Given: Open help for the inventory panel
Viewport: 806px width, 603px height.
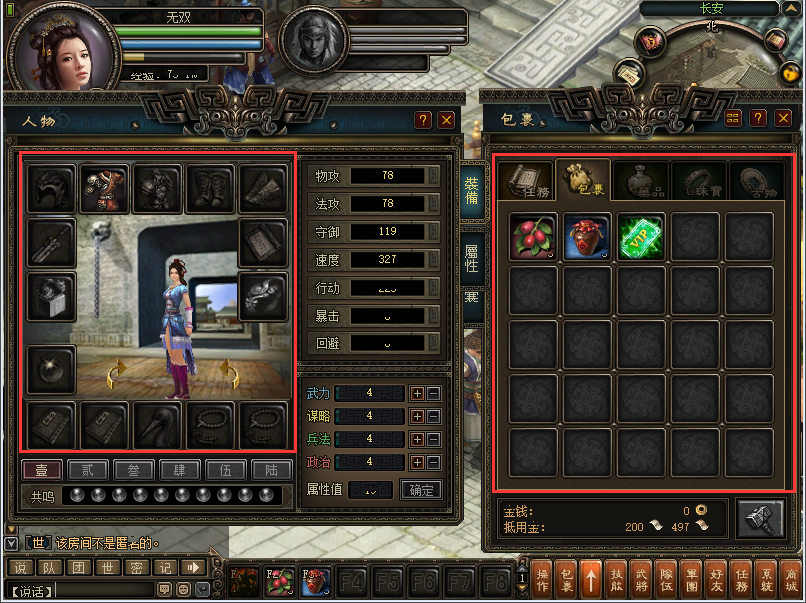Looking at the screenshot, I should coord(758,119).
